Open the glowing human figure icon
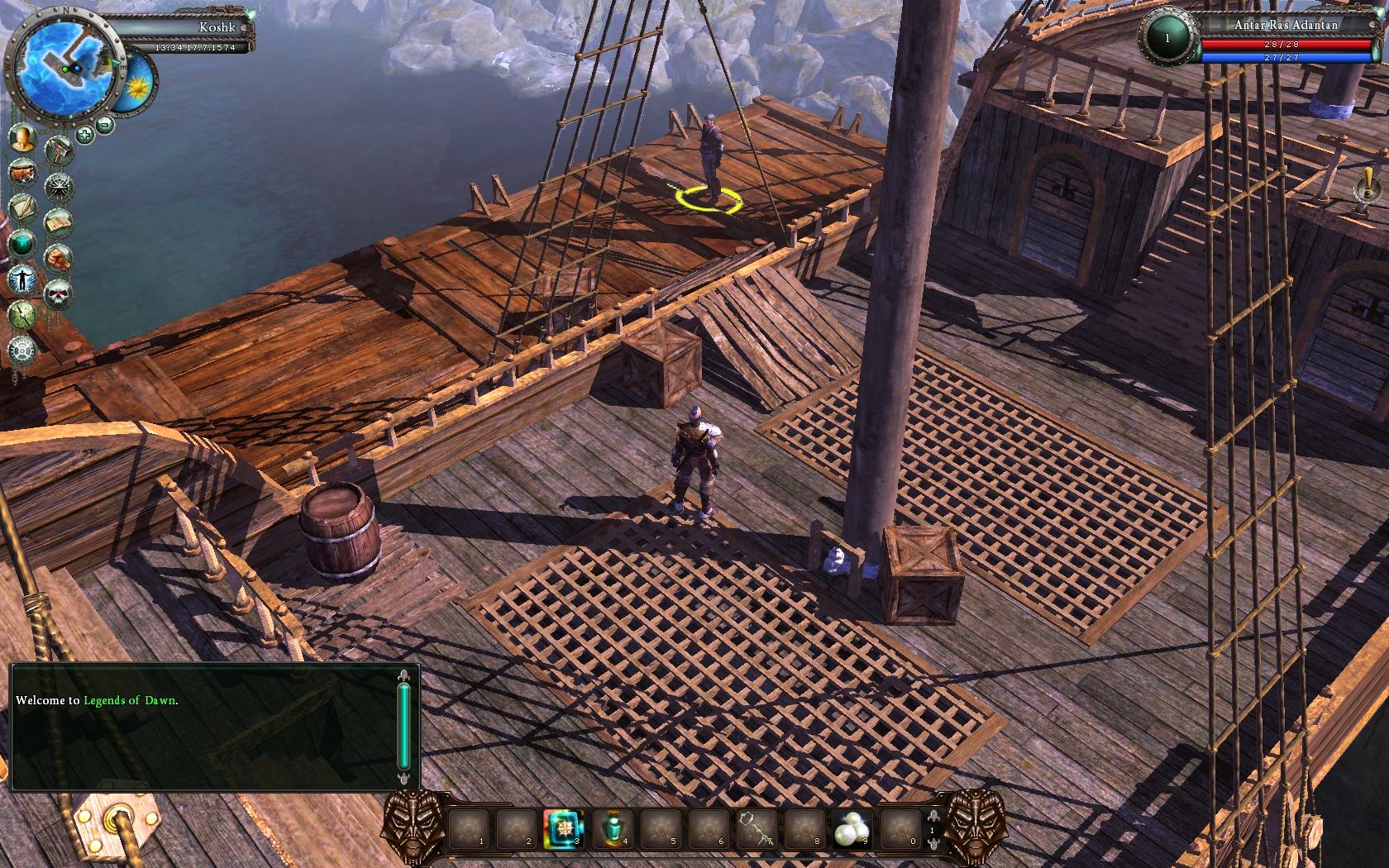This screenshot has height=868, width=1389. click(x=21, y=279)
